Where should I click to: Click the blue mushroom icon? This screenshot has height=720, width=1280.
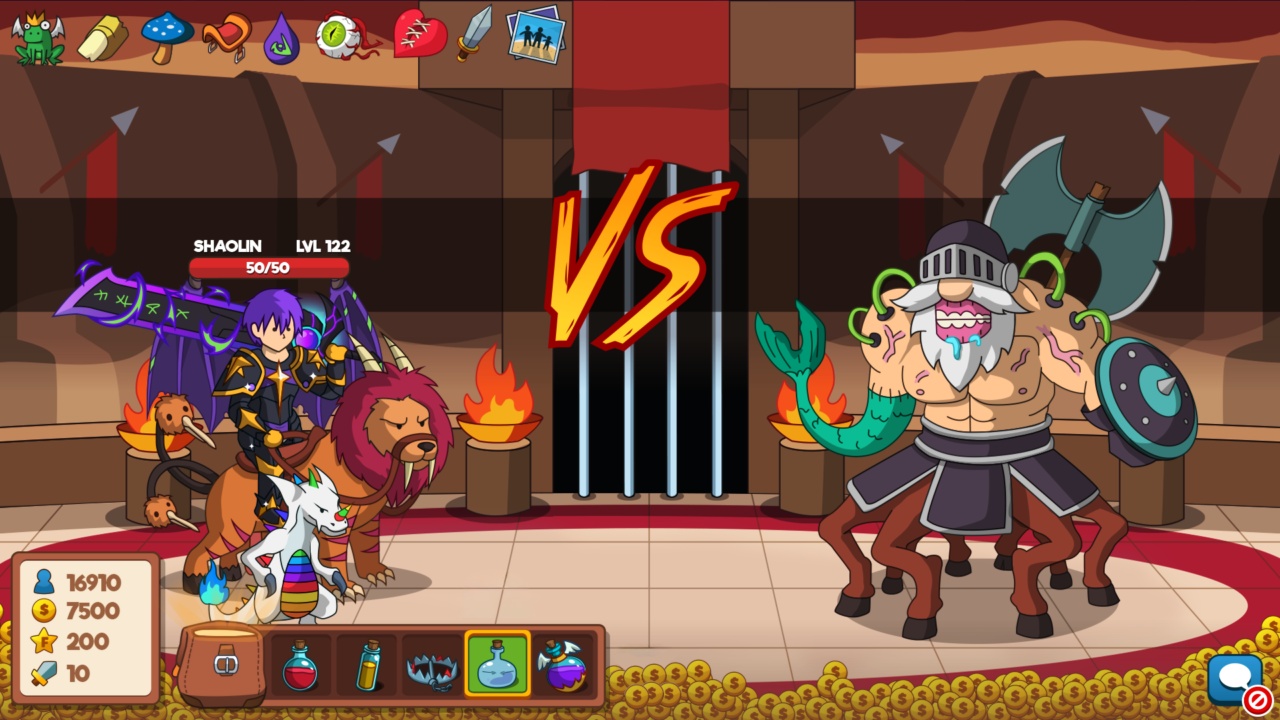pos(166,35)
